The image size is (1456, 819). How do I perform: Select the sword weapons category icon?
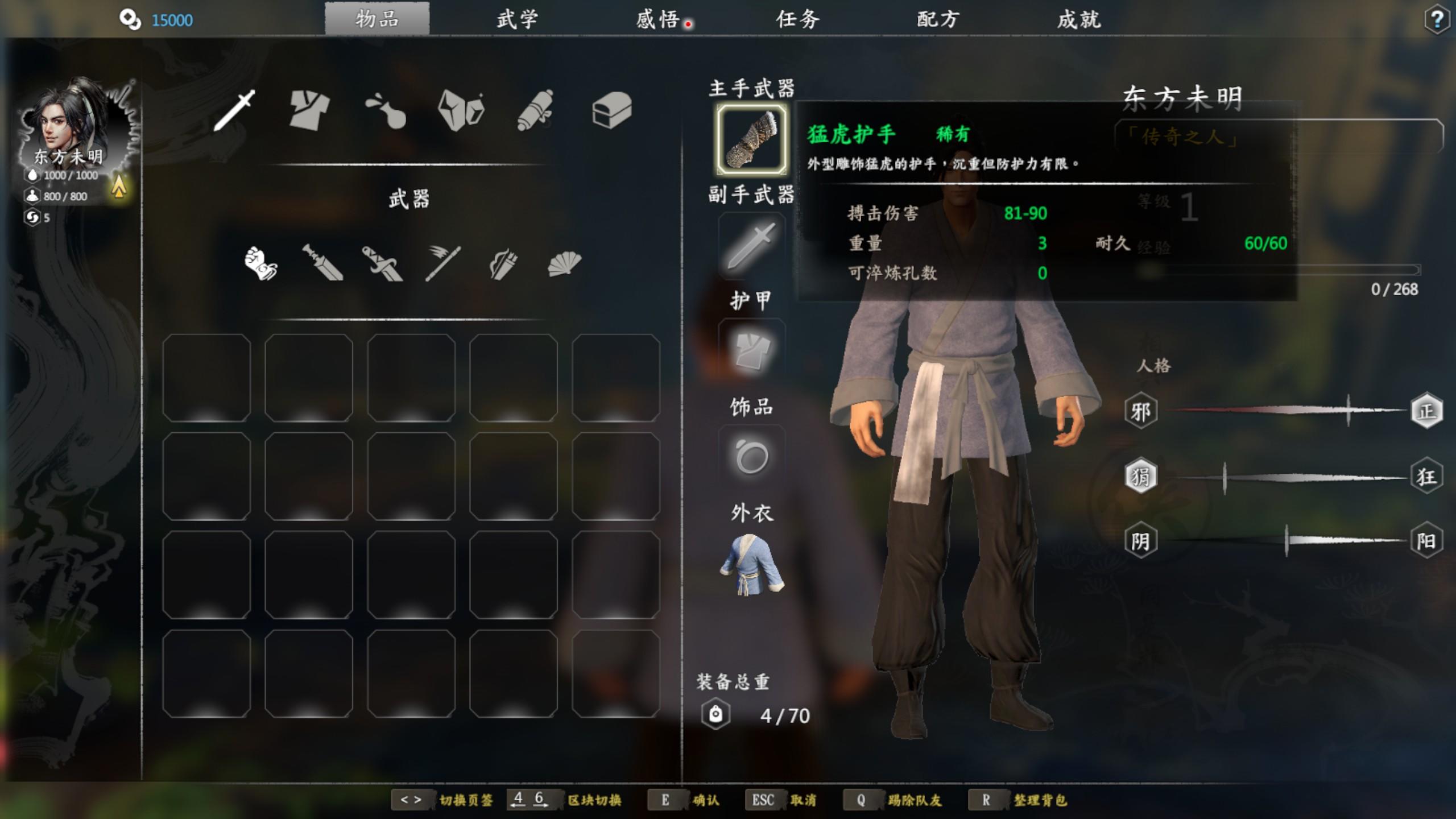[x=234, y=110]
